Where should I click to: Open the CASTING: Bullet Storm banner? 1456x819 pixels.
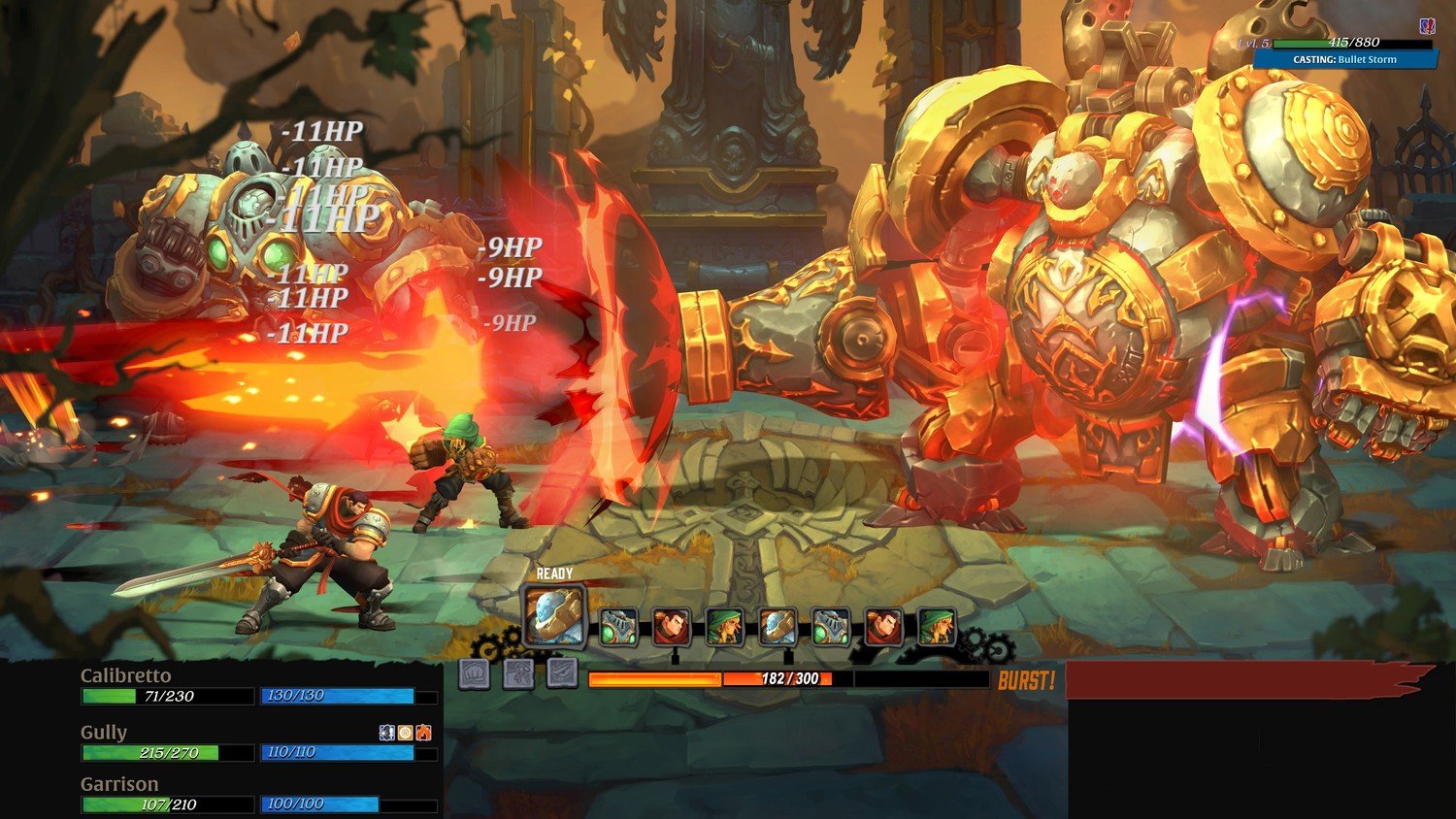click(1343, 59)
